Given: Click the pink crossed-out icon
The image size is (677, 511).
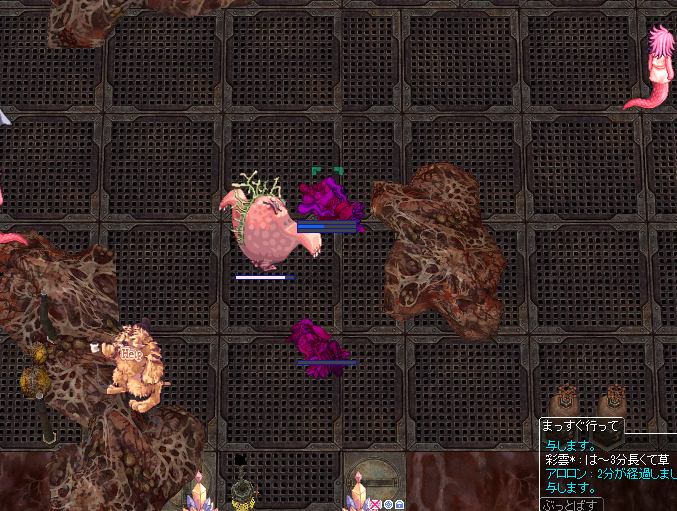Looking at the screenshot, I should [x=376, y=505].
